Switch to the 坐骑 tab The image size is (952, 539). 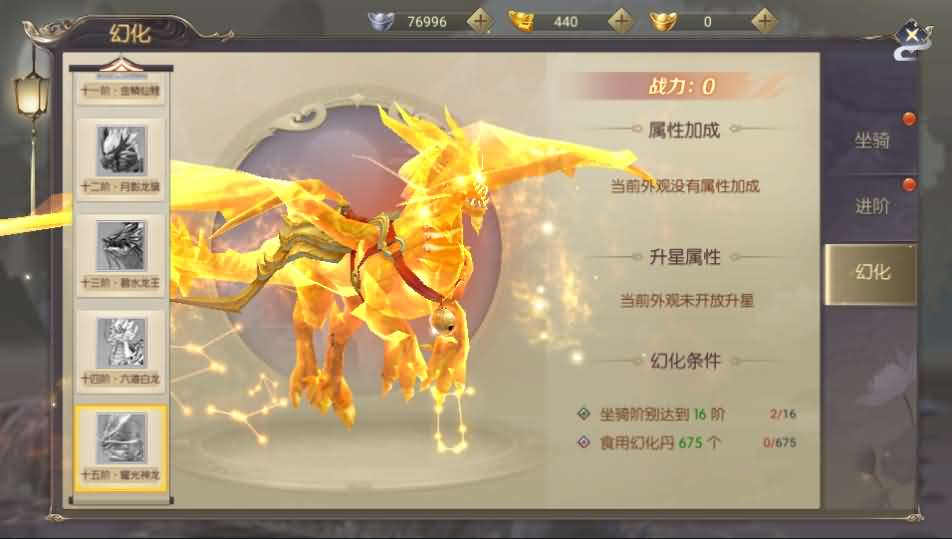871,140
